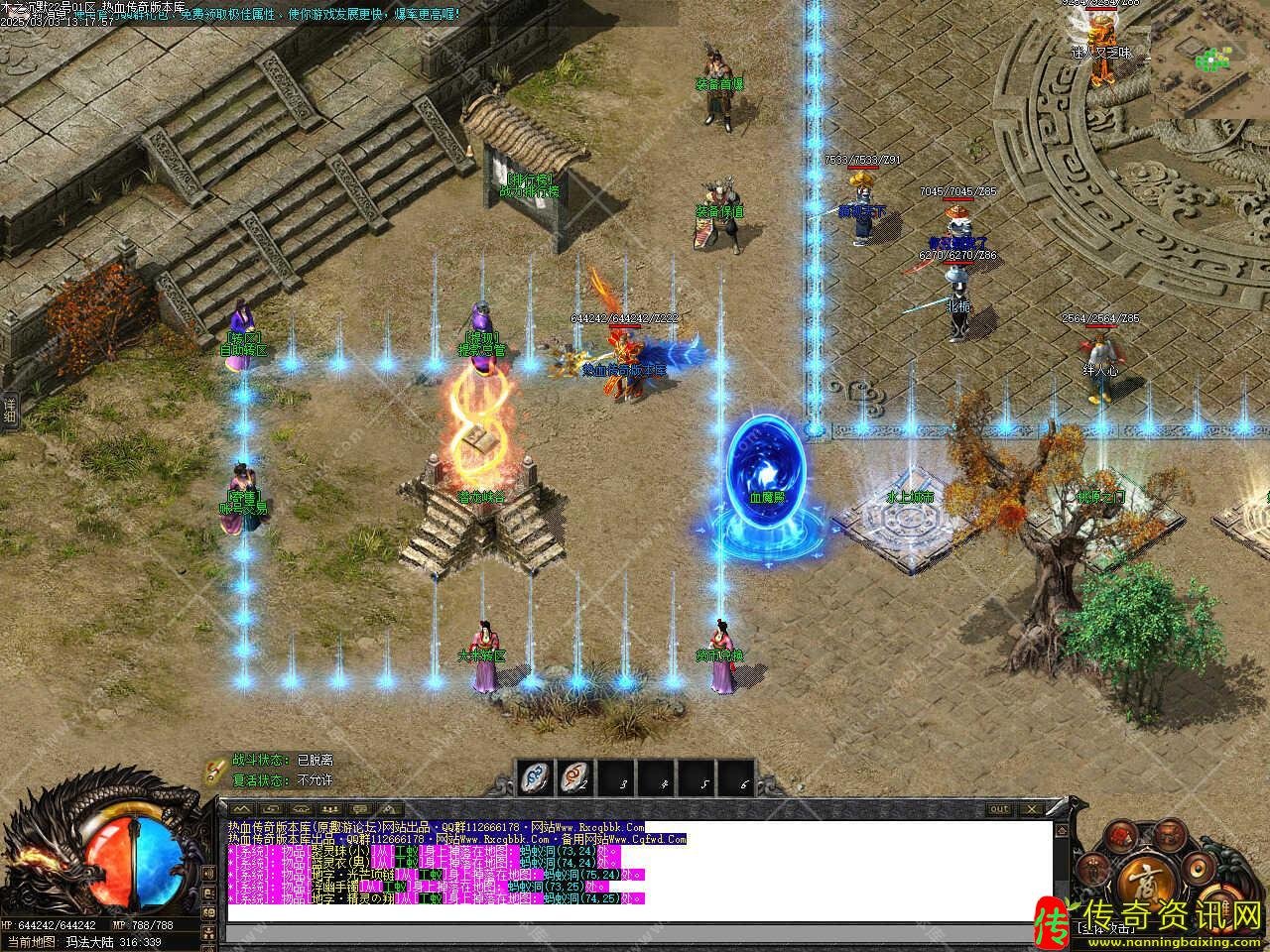Click the minimap in the top corner
The height and width of the screenshot is (952, 1270).
pyautogui.click(x=1210, y=59)
